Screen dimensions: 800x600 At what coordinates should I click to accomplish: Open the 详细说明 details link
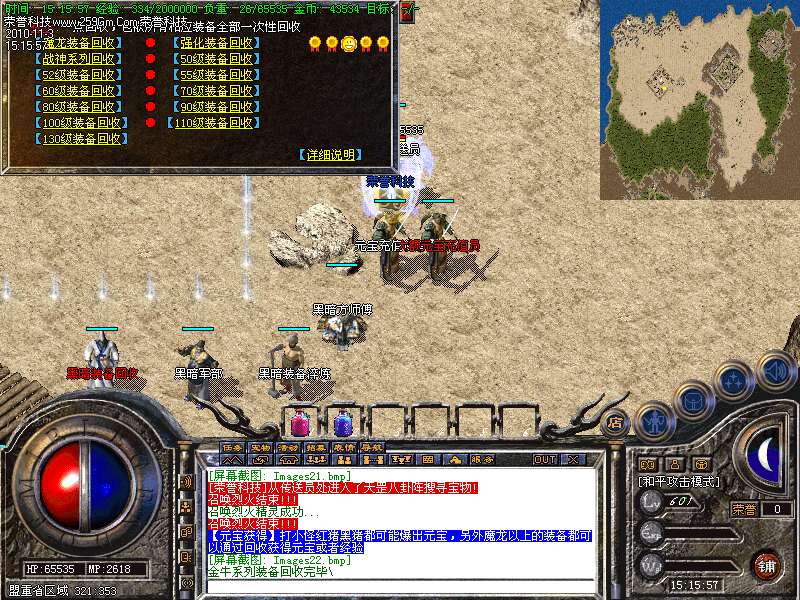tap(331, 155)
